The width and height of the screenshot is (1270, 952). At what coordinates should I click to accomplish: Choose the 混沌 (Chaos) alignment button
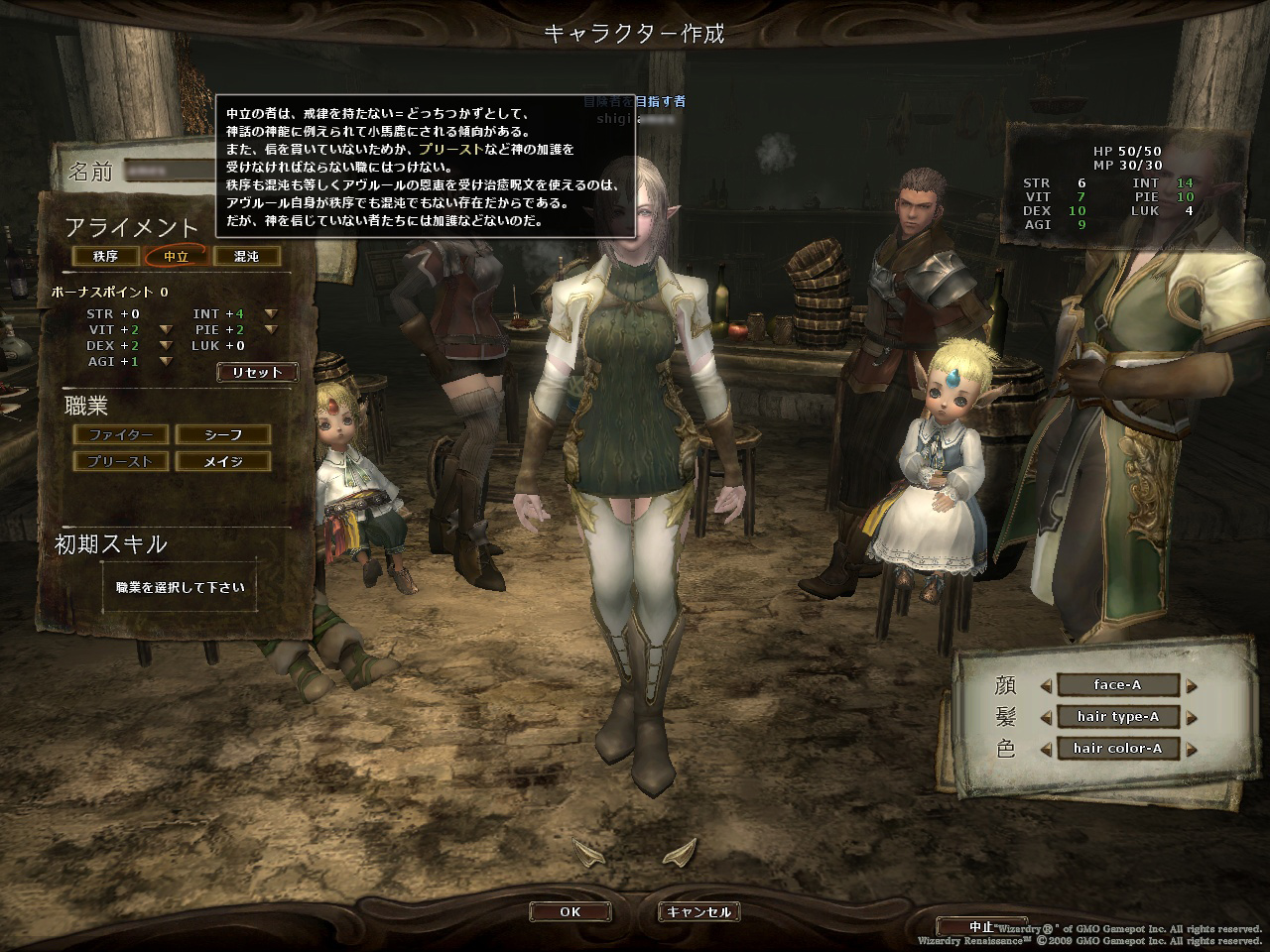[246, 257]
